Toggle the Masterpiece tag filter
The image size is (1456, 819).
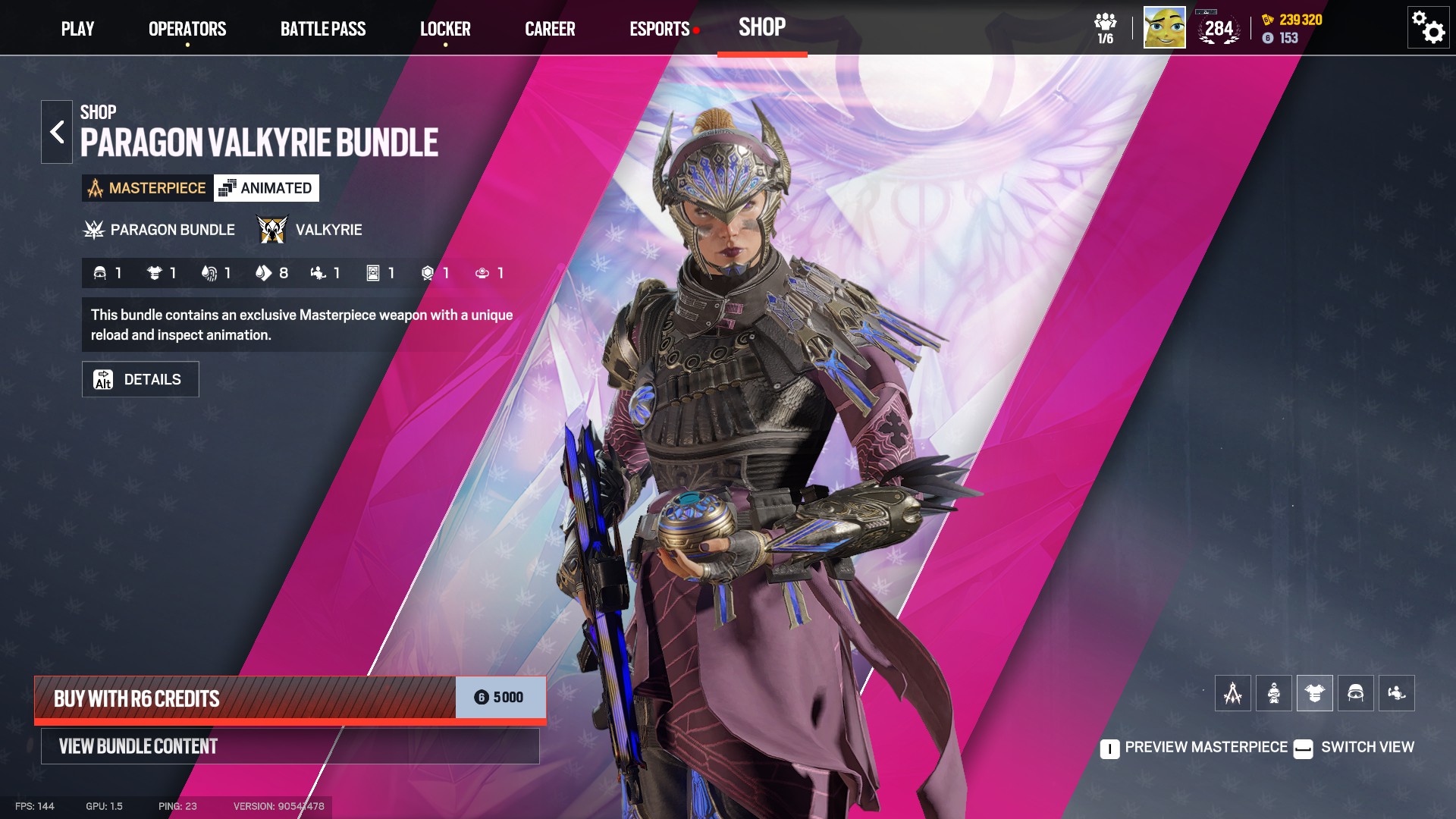point(148,187)
